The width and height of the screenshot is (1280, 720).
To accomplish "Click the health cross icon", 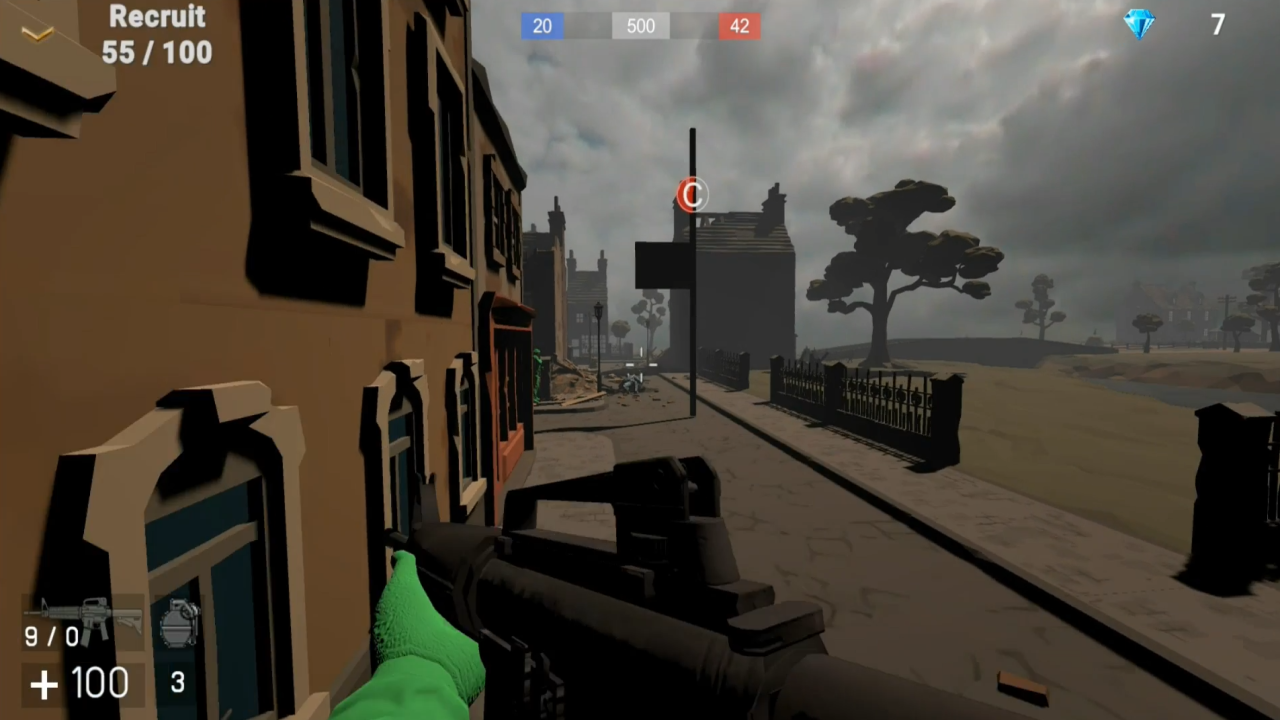I will (42, 684).
